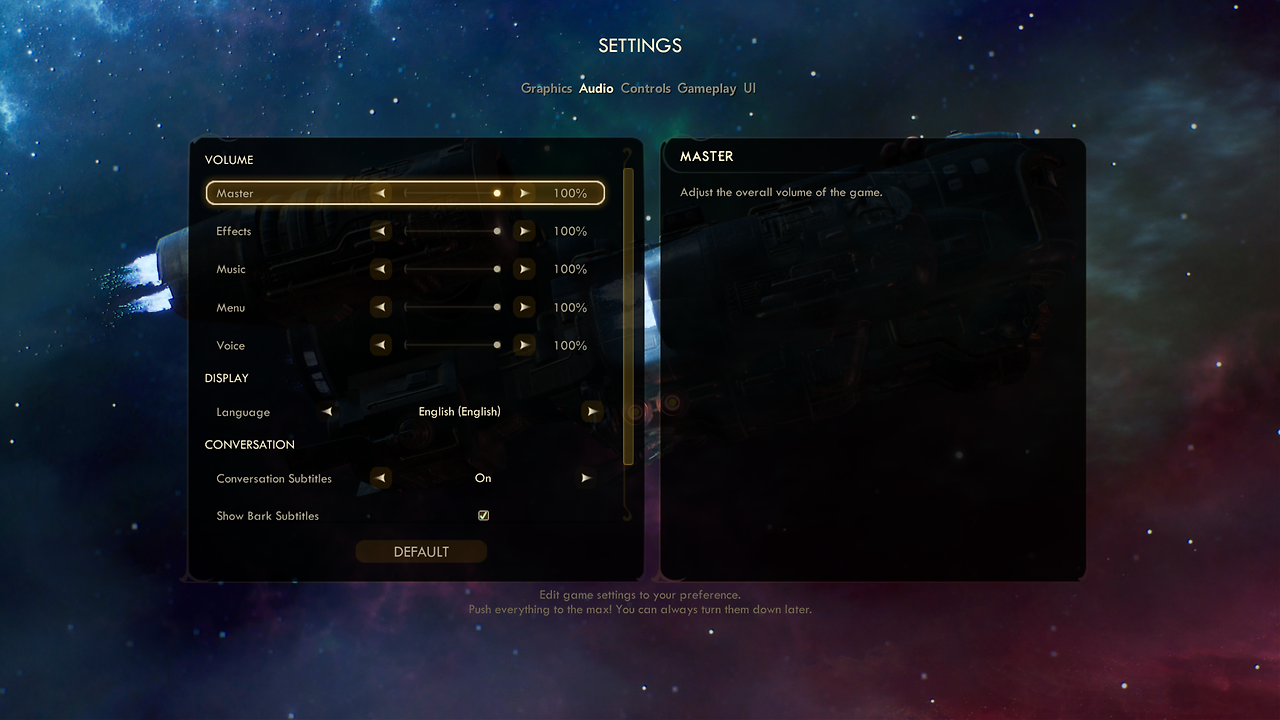Click the Effects volume slider track
The width and height of the screenshot is (1280, 720).
click(451, 231)
